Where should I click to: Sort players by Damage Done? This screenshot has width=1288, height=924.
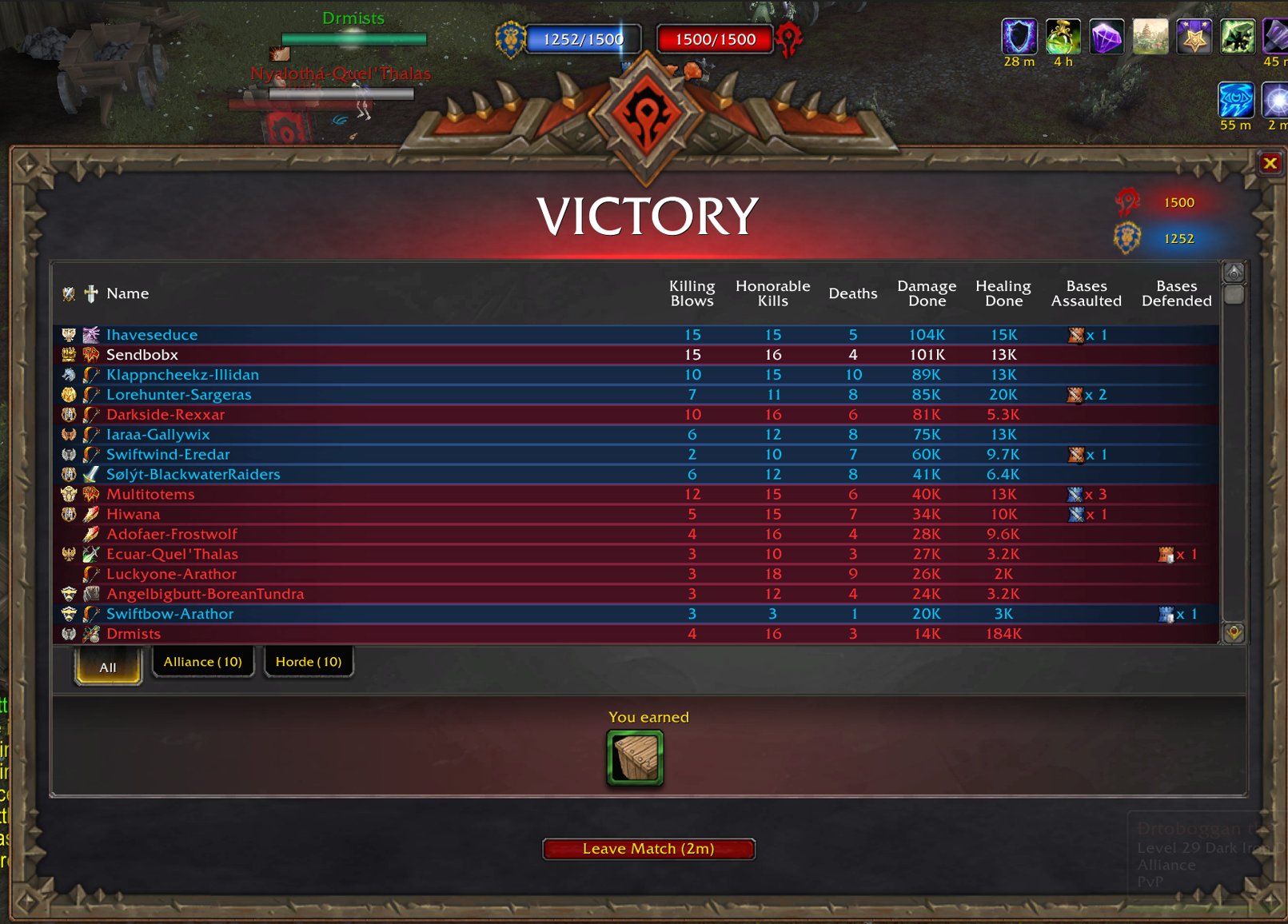coord(927,293)
